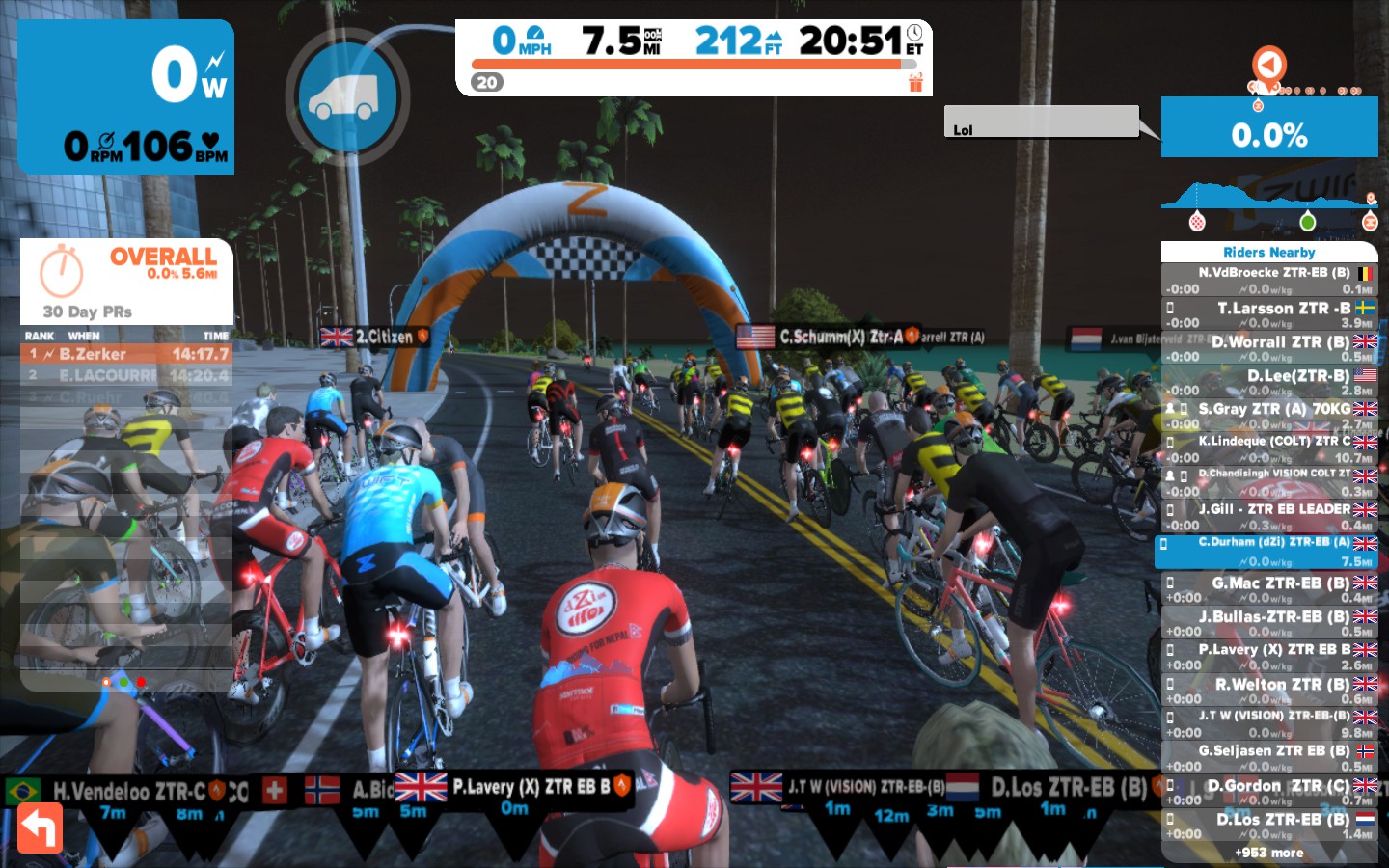The height and width of the screenshot is (868, 1389).
Task: Pick G.Seljasen ZTR EB (B) row
Action: (x=1269, y=757)
